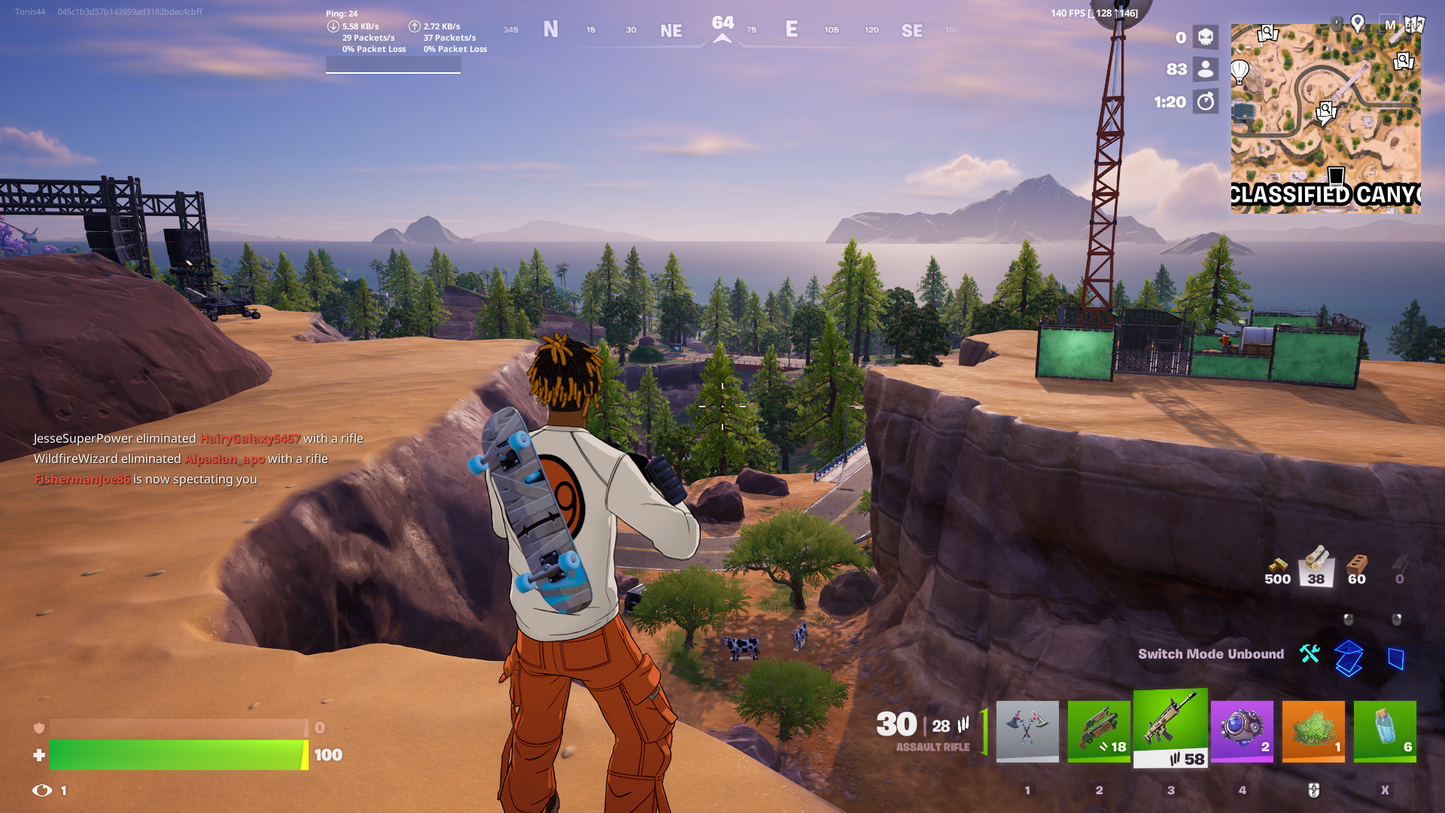Select the hot air balloon map marker
Viewport: 1445px width, 813px height.
click(1240, 72)
